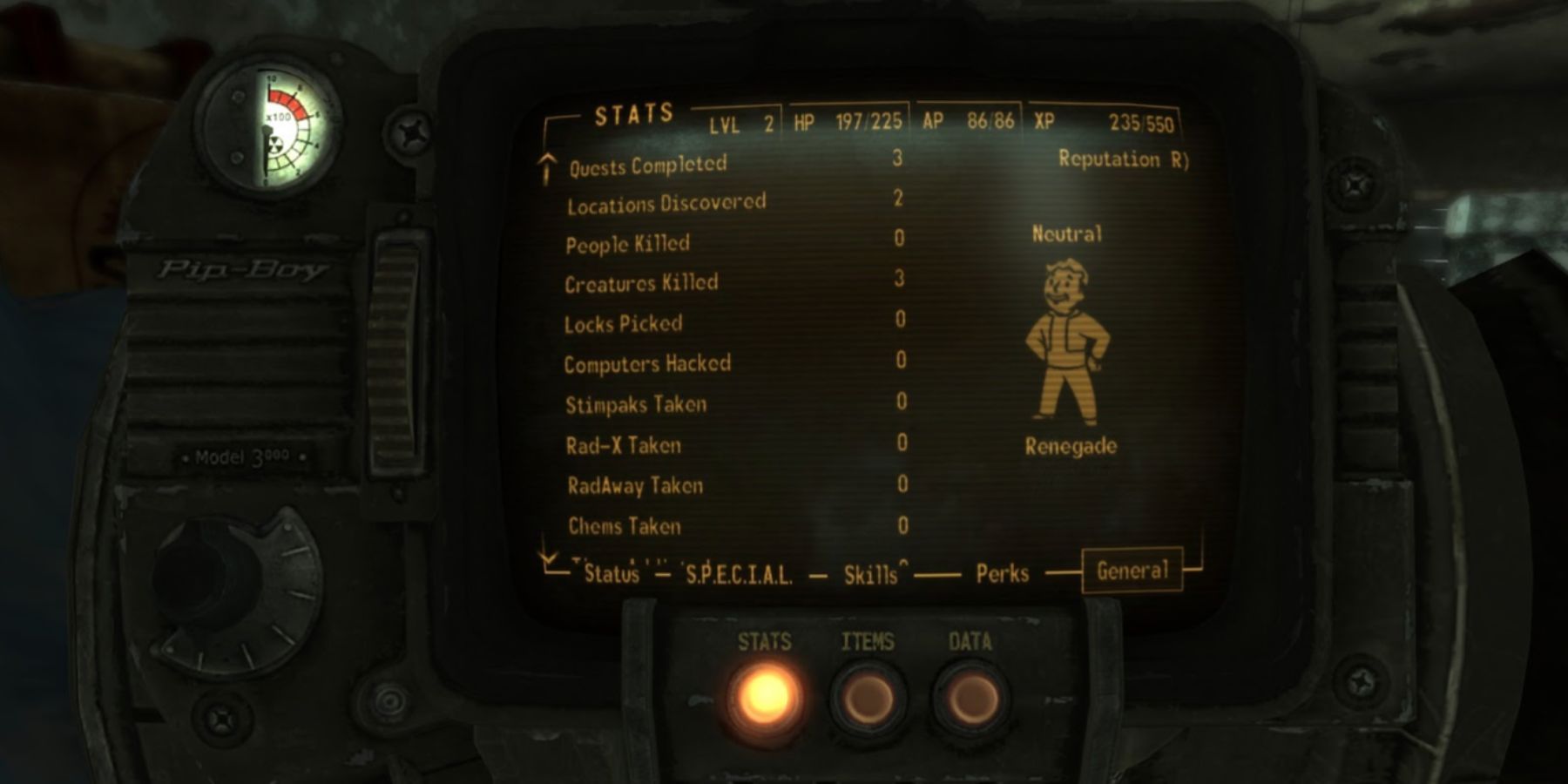
Task: Click the Pip-Boy logo nameplate
Action: (244, 270)
